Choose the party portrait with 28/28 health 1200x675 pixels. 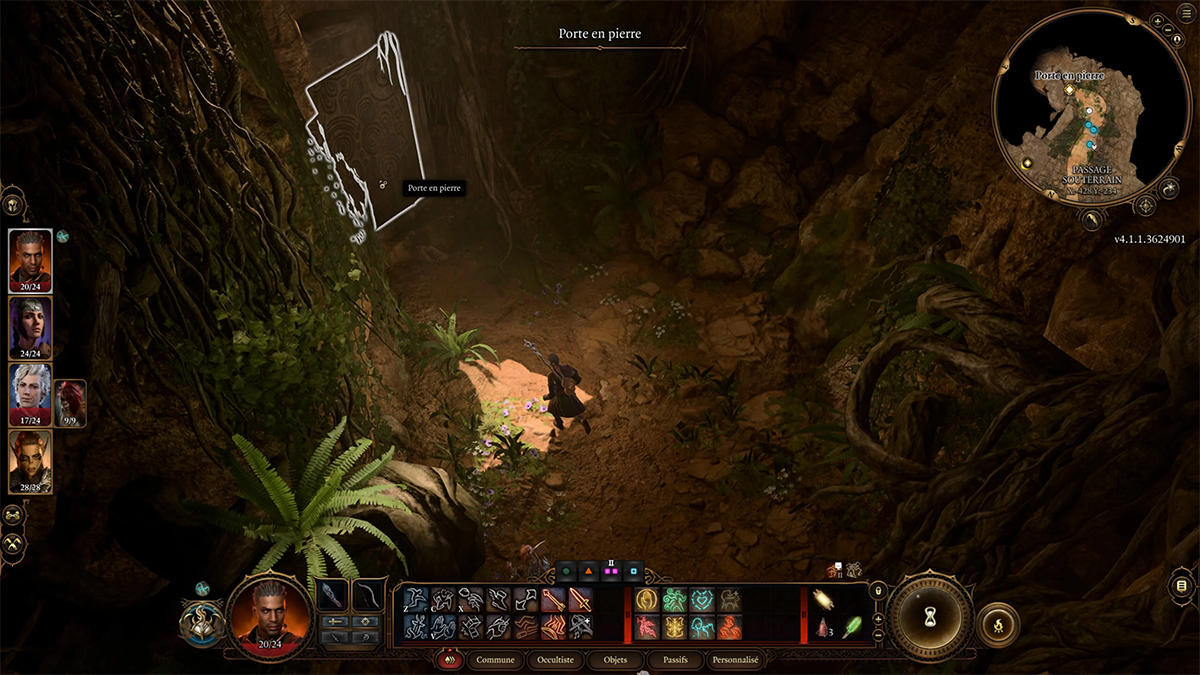pyautogui.click(x=30, y=461)
